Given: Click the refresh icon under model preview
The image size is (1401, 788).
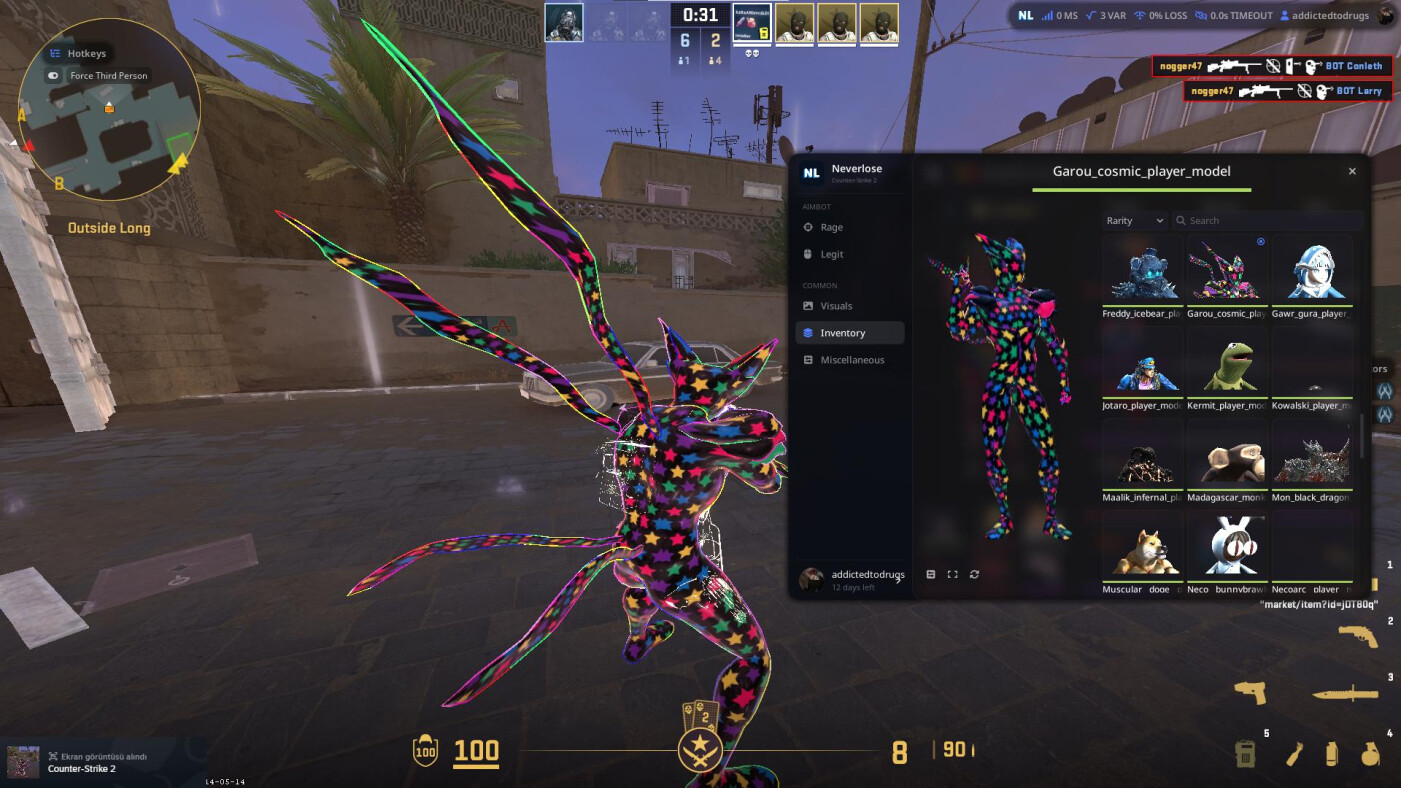Looking at the screenshot, I should tap(974, 575).
